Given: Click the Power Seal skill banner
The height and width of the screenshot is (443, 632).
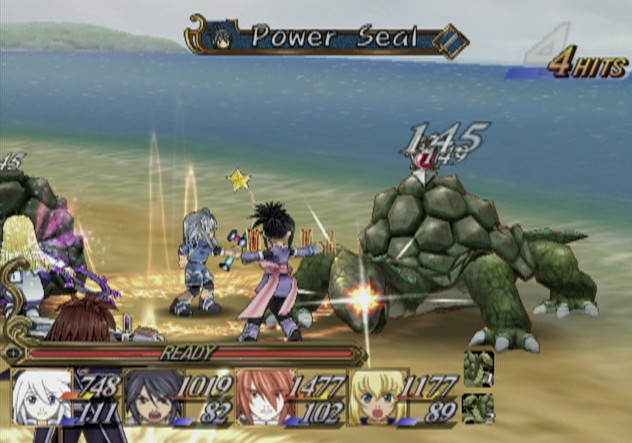Looking at the screenshot, I should [326, 38].
